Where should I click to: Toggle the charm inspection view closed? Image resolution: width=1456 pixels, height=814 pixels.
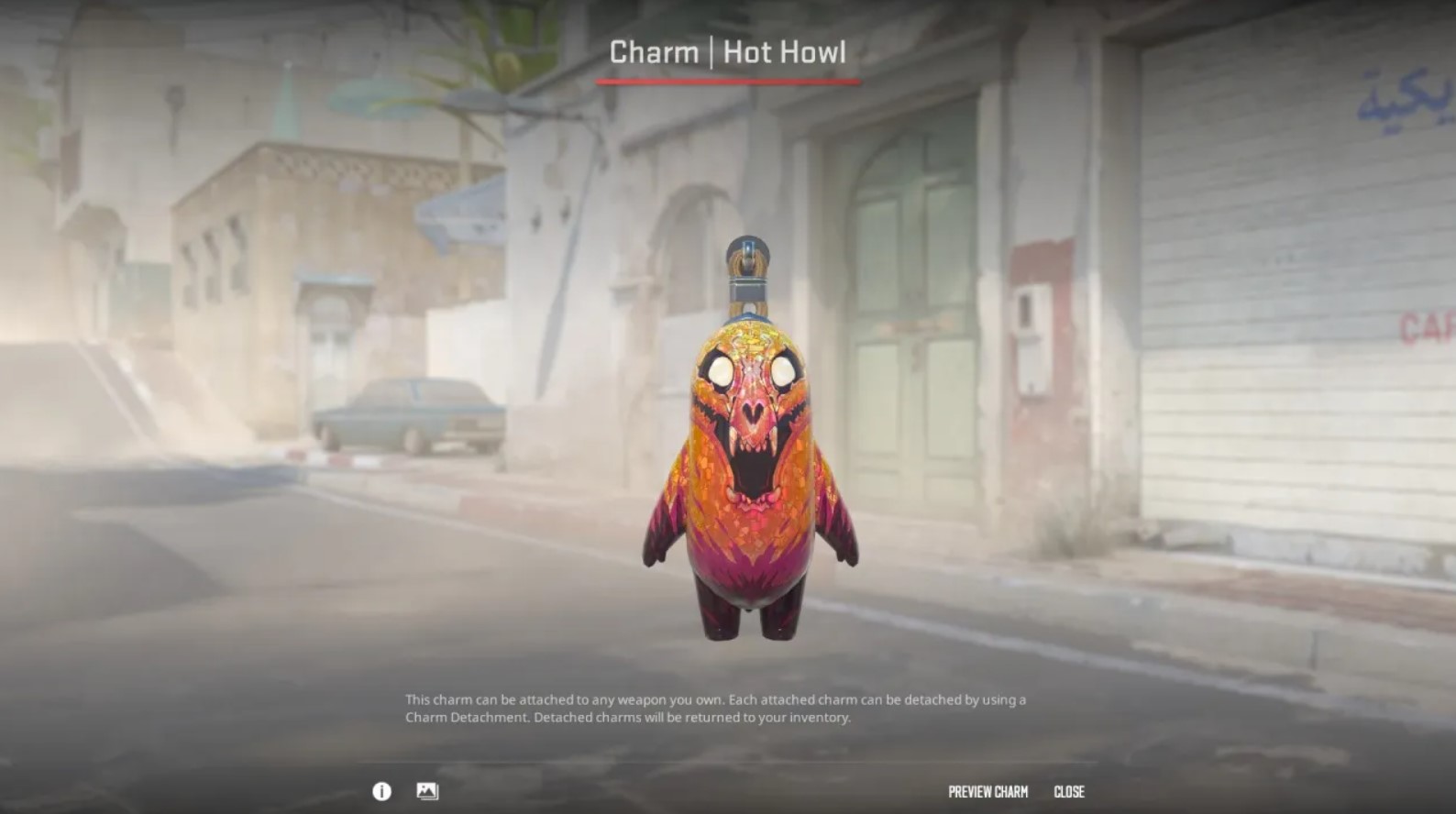1070,792
